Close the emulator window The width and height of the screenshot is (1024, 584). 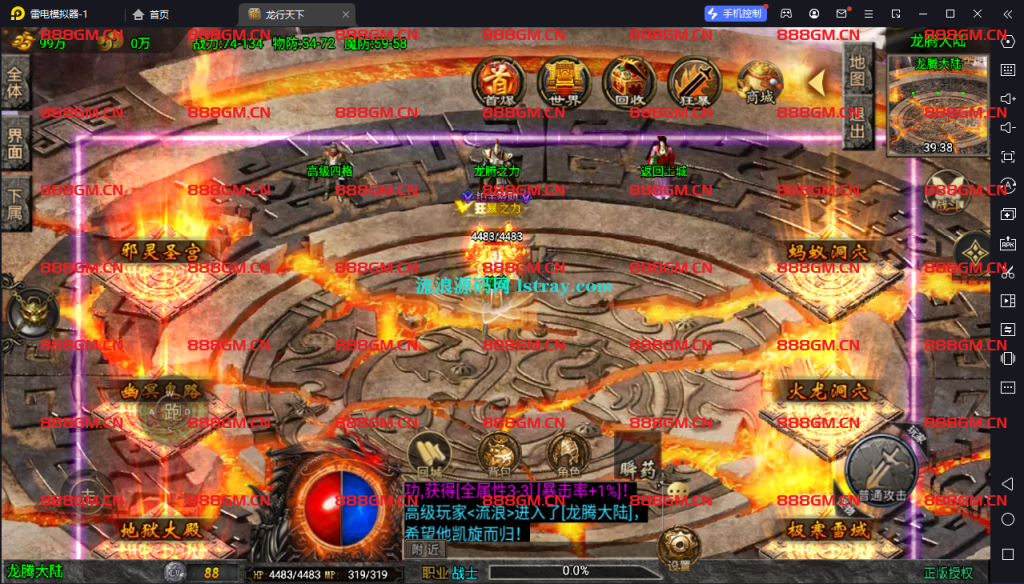pos(1003,13)
